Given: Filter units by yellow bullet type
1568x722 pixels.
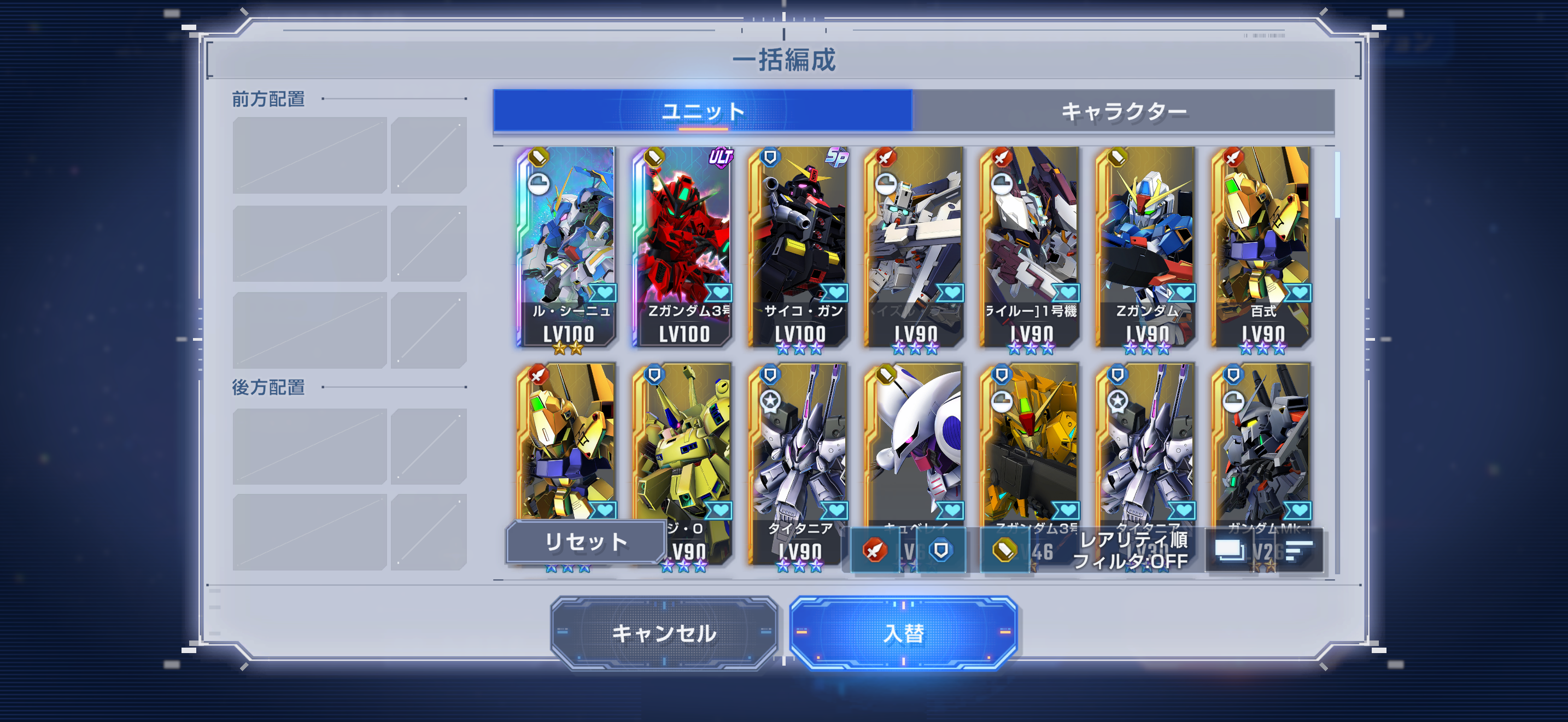Looking at the screenshot, I should click(1004, 551).
